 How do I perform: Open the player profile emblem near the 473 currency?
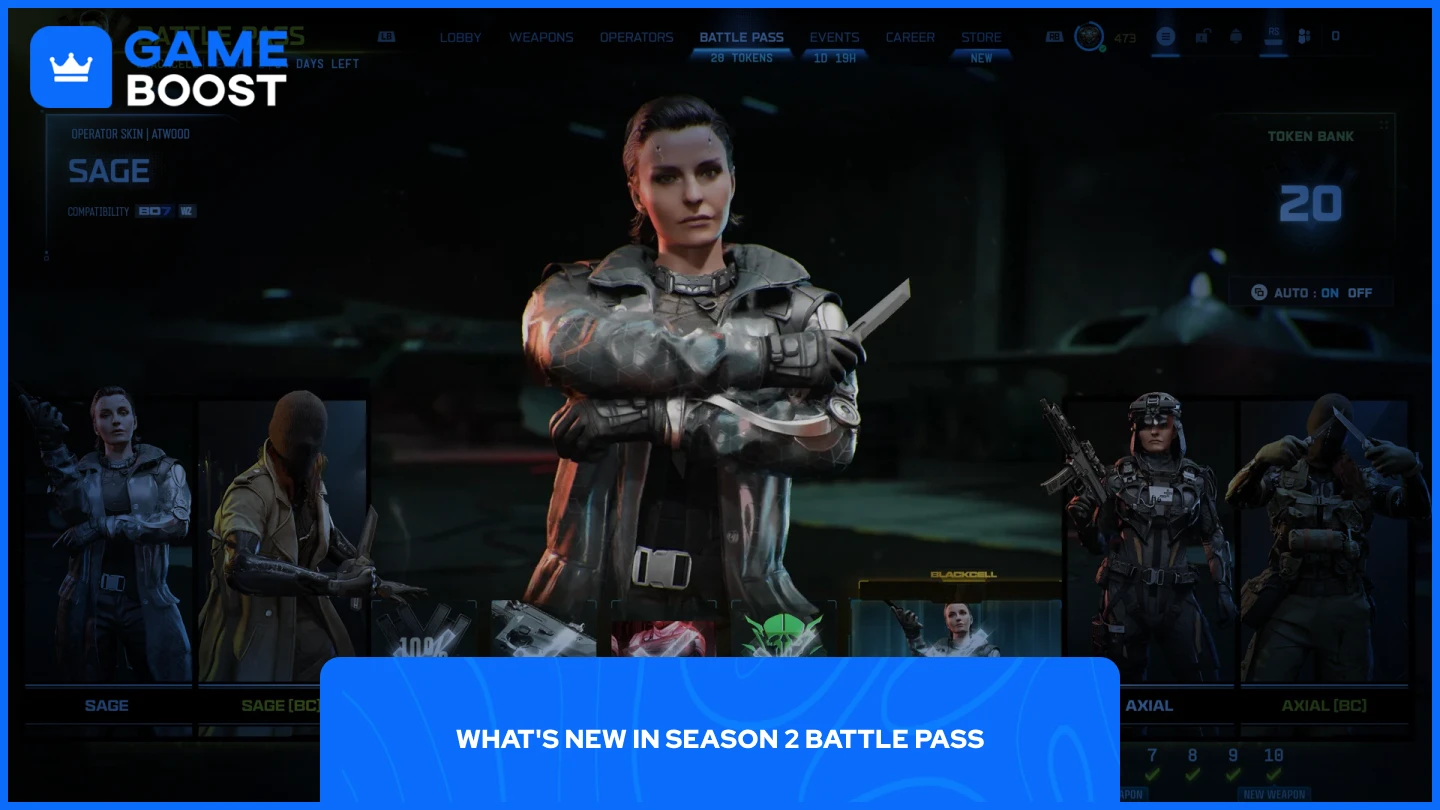click(1089, 37)
